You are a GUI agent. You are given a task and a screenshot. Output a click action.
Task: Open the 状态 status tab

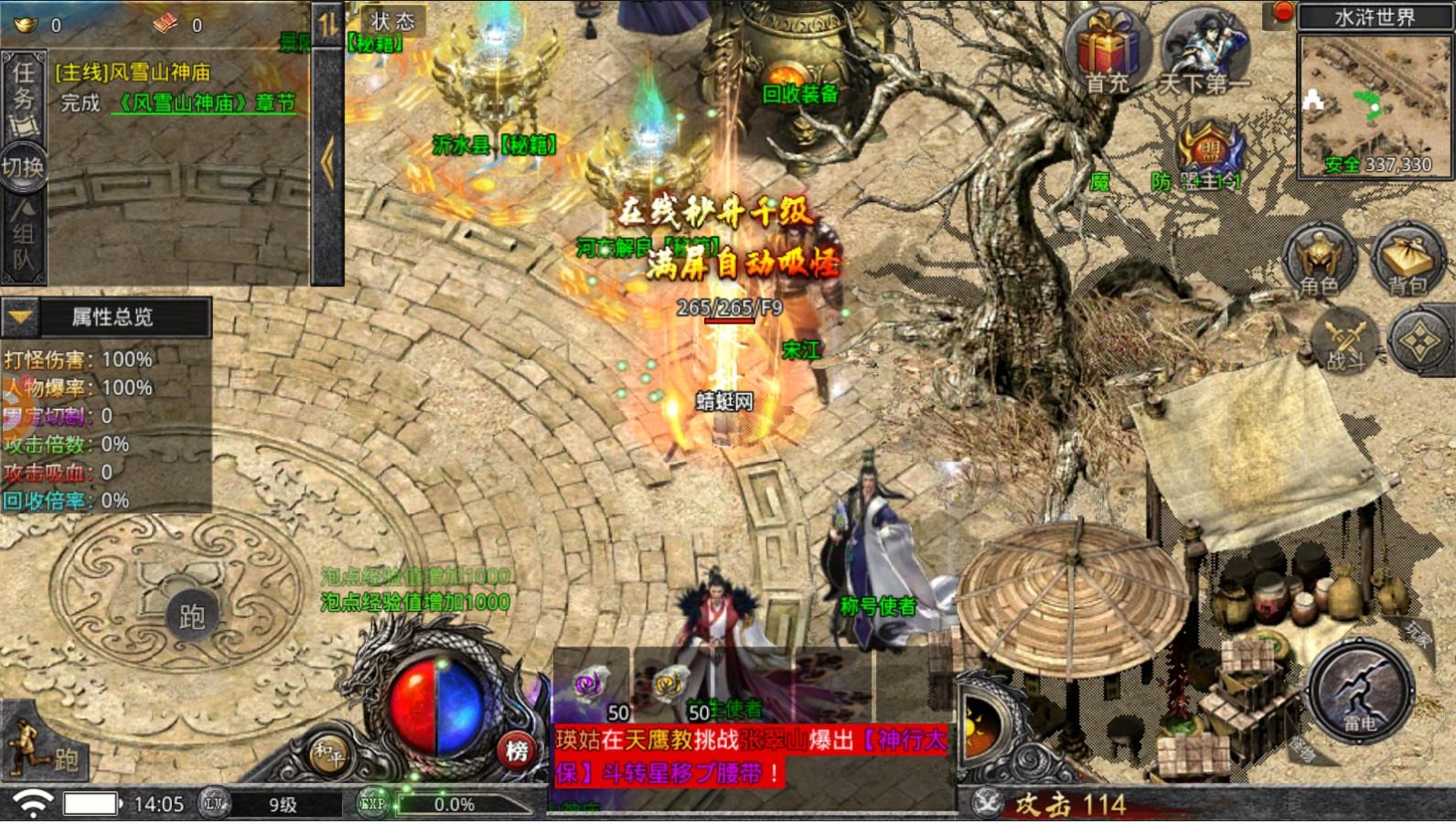392,21
